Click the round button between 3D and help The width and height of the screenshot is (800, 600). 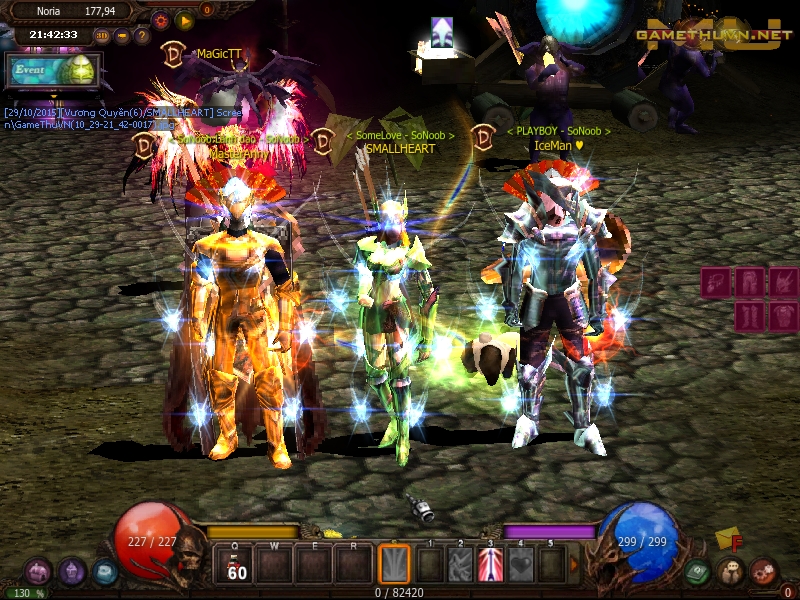[122, 36]
